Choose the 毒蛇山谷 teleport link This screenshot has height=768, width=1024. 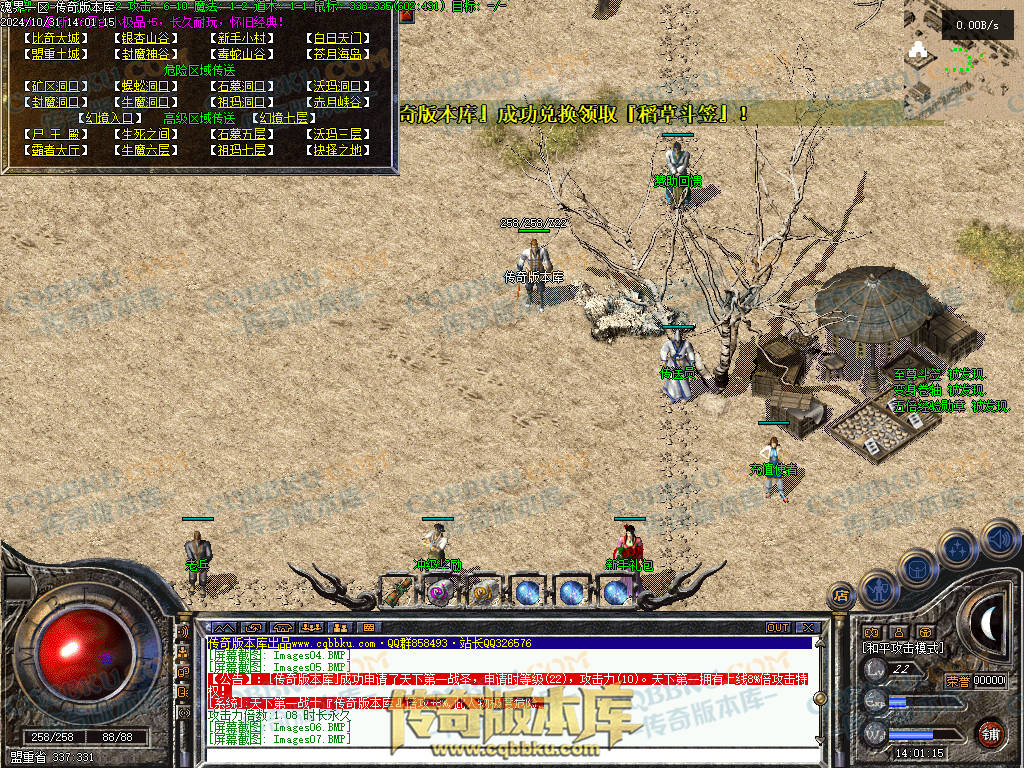(x=241, y=54)
